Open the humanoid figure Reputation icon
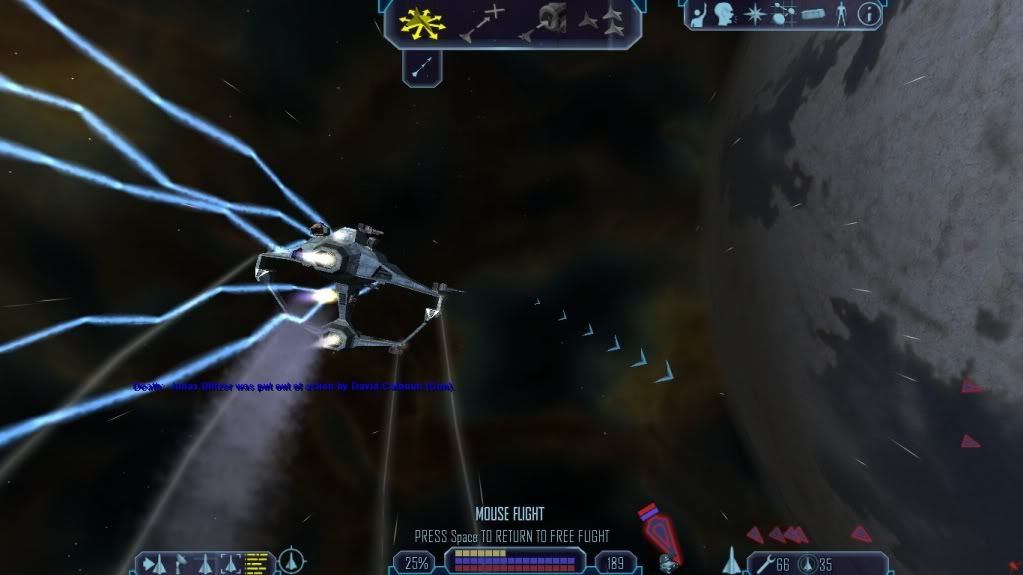This screenshot has height=575, width=1023. [841, 14]
